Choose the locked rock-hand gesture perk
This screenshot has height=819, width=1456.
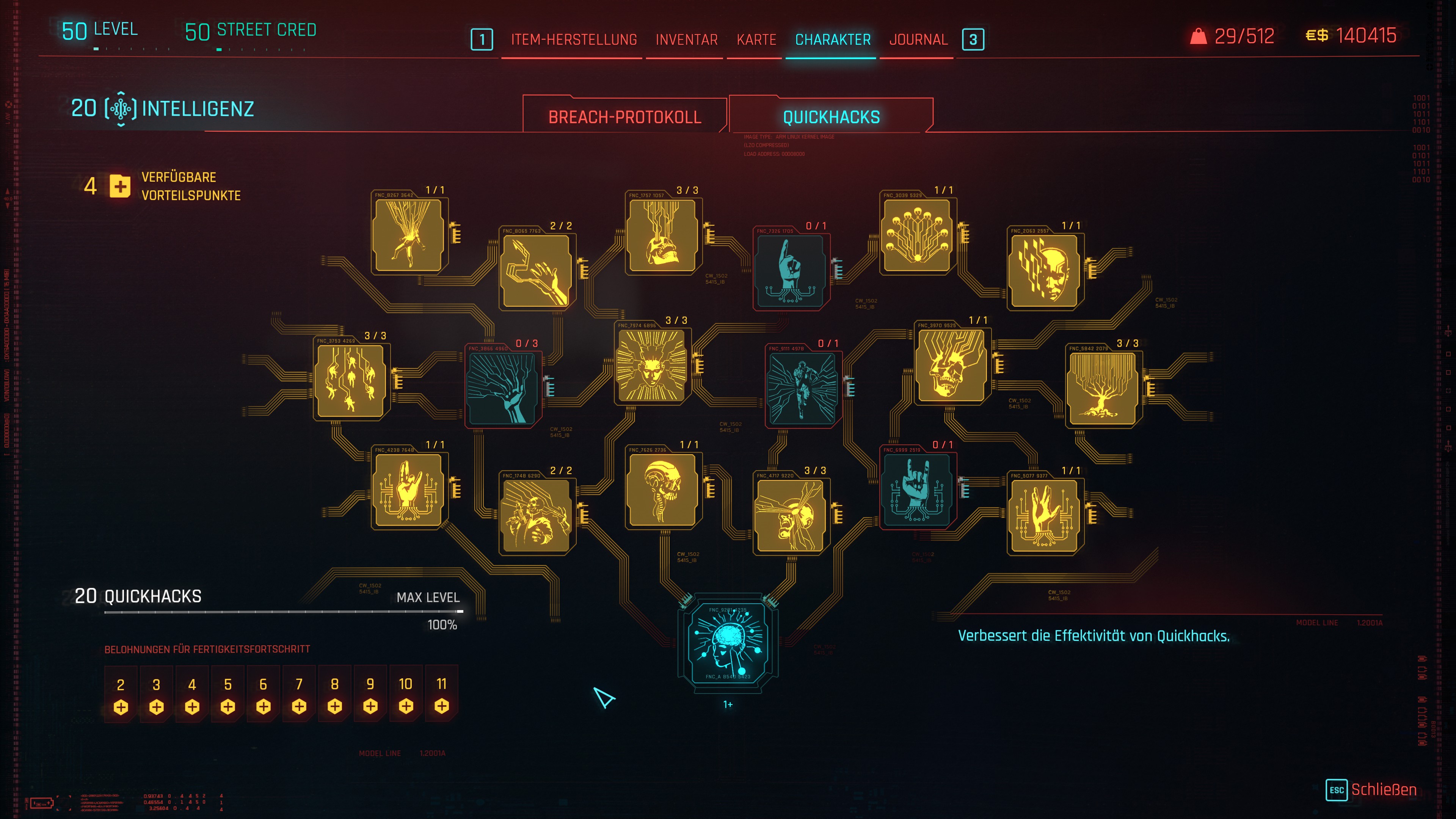point(917,490)
